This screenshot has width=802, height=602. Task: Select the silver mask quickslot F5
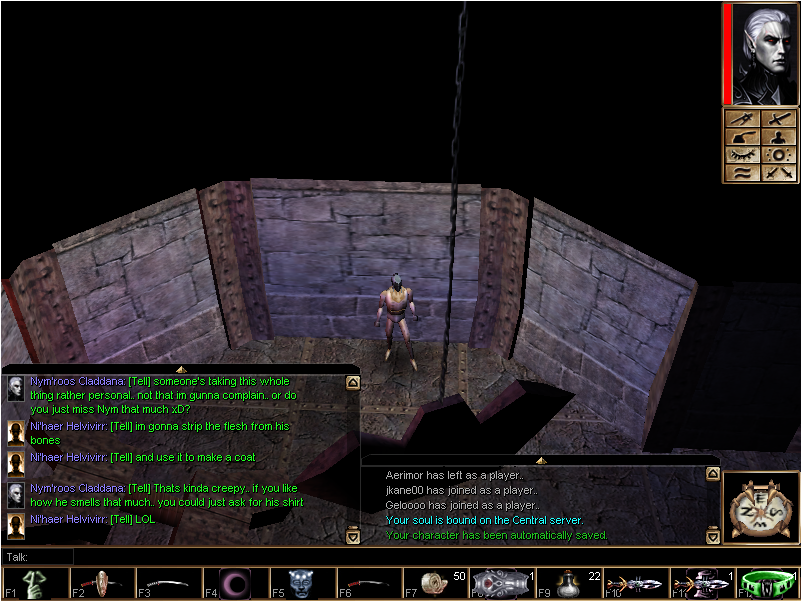coord(302,583)
